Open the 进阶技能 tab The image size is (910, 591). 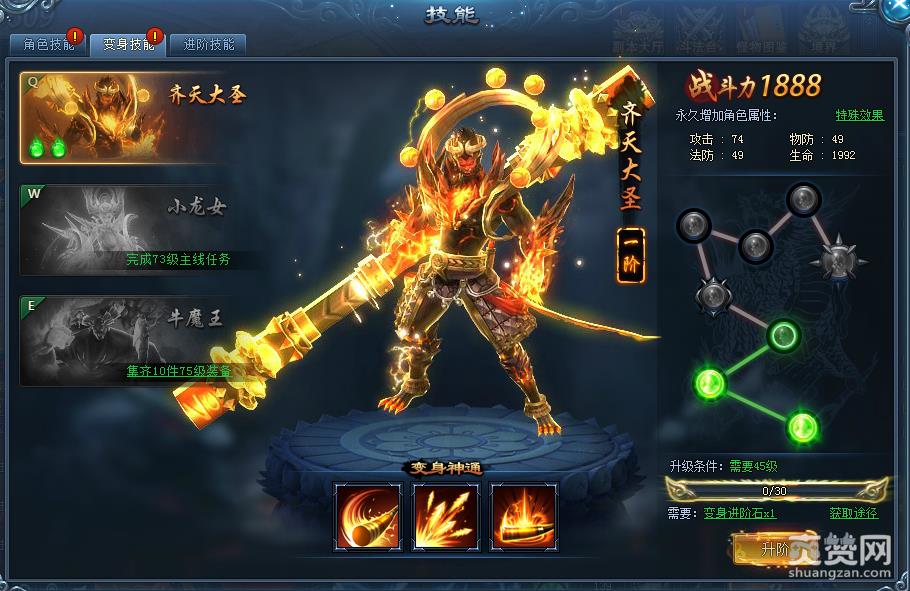208,45
